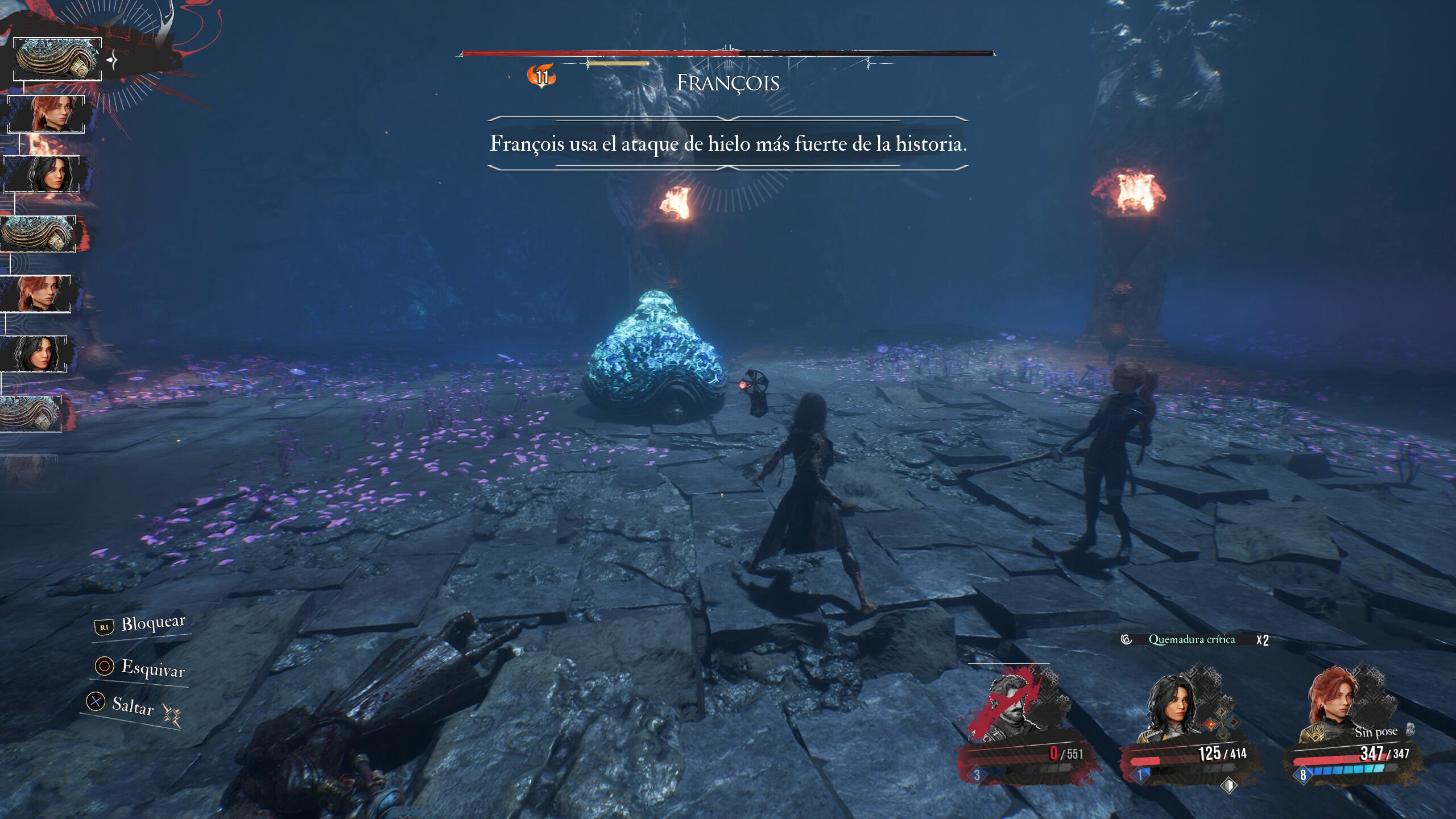
Task: Check Maelle's Sin pose stance indicator
Action: (x=1376, y=733)
